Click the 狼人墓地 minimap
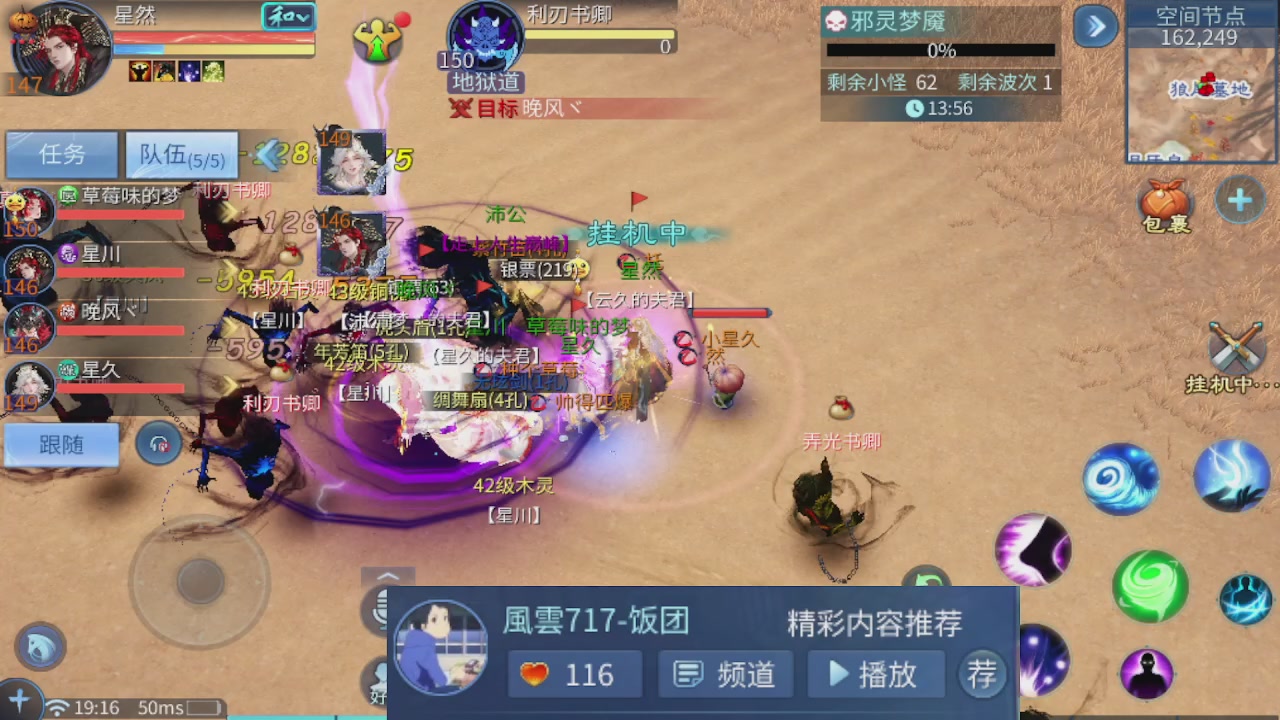The width and height of the screenshot is (1280, 720). point(1200,100)
